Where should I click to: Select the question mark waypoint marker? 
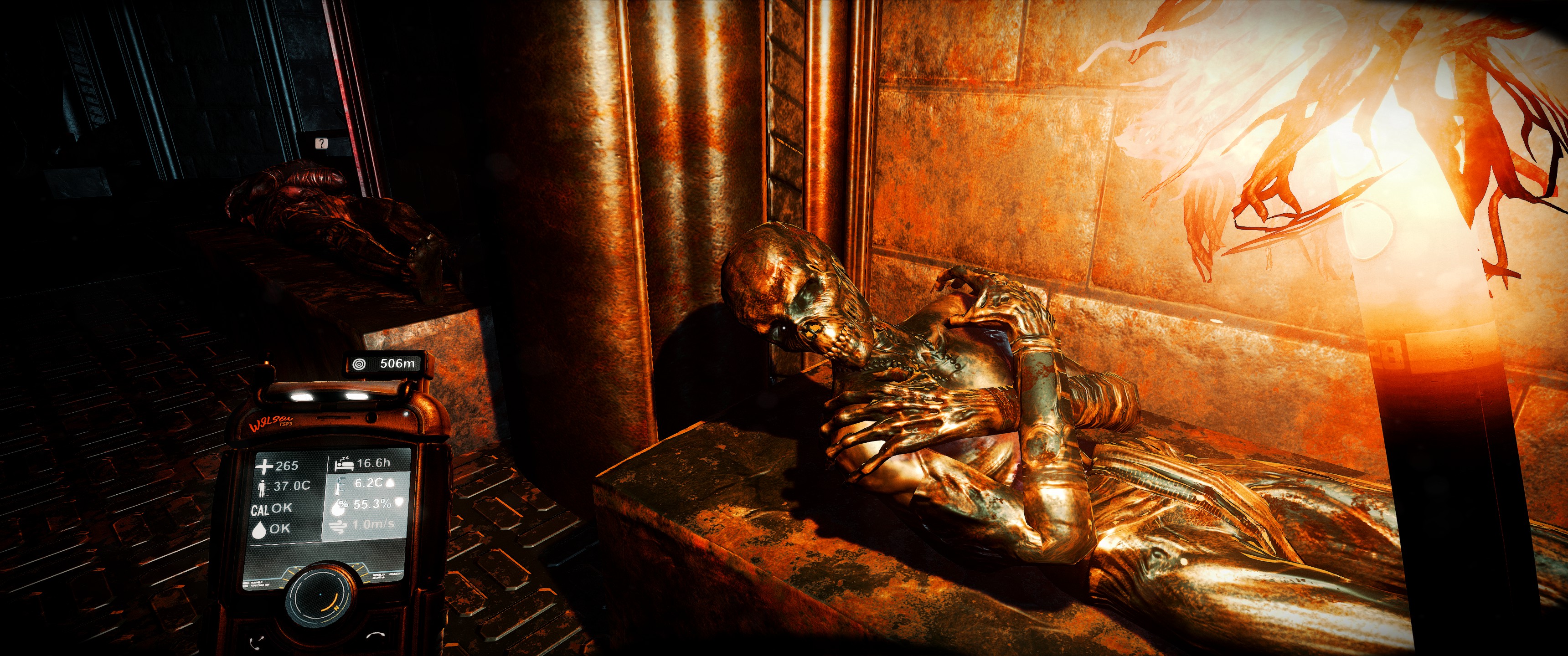[321, 143]
